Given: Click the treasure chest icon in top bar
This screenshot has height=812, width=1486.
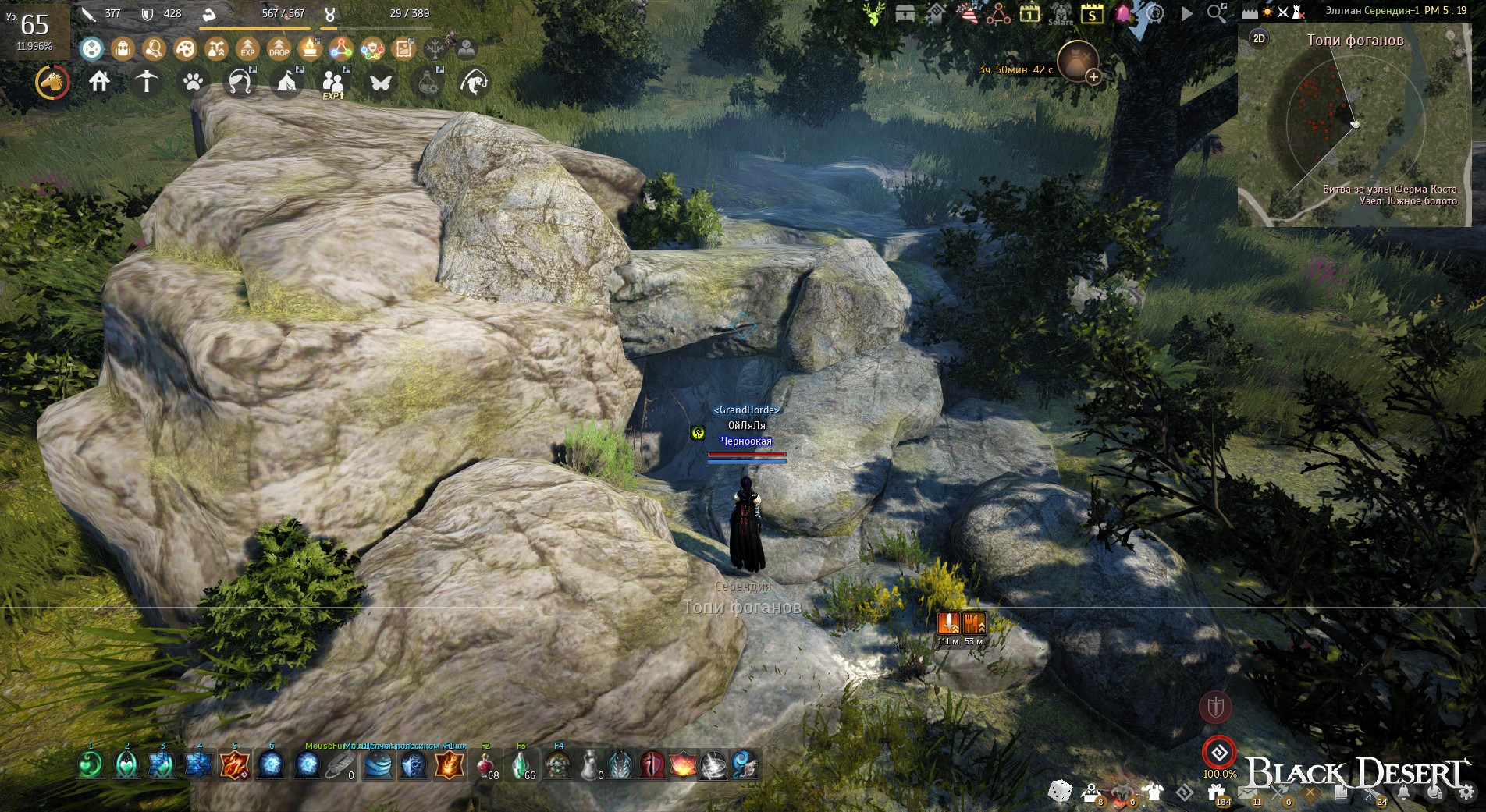Looking at the screenshot, I should [x=905, y=13].
